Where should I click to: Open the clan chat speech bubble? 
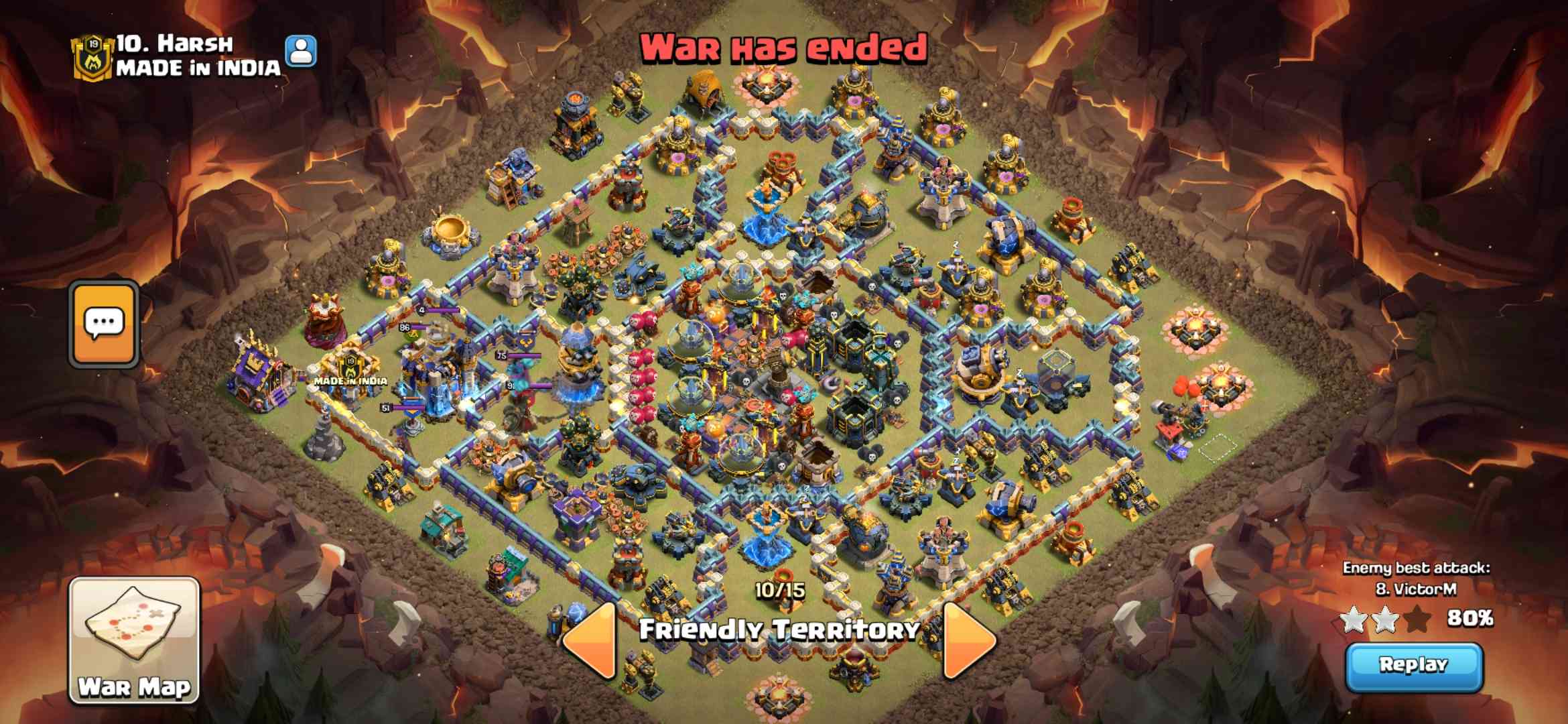point(104,324)
